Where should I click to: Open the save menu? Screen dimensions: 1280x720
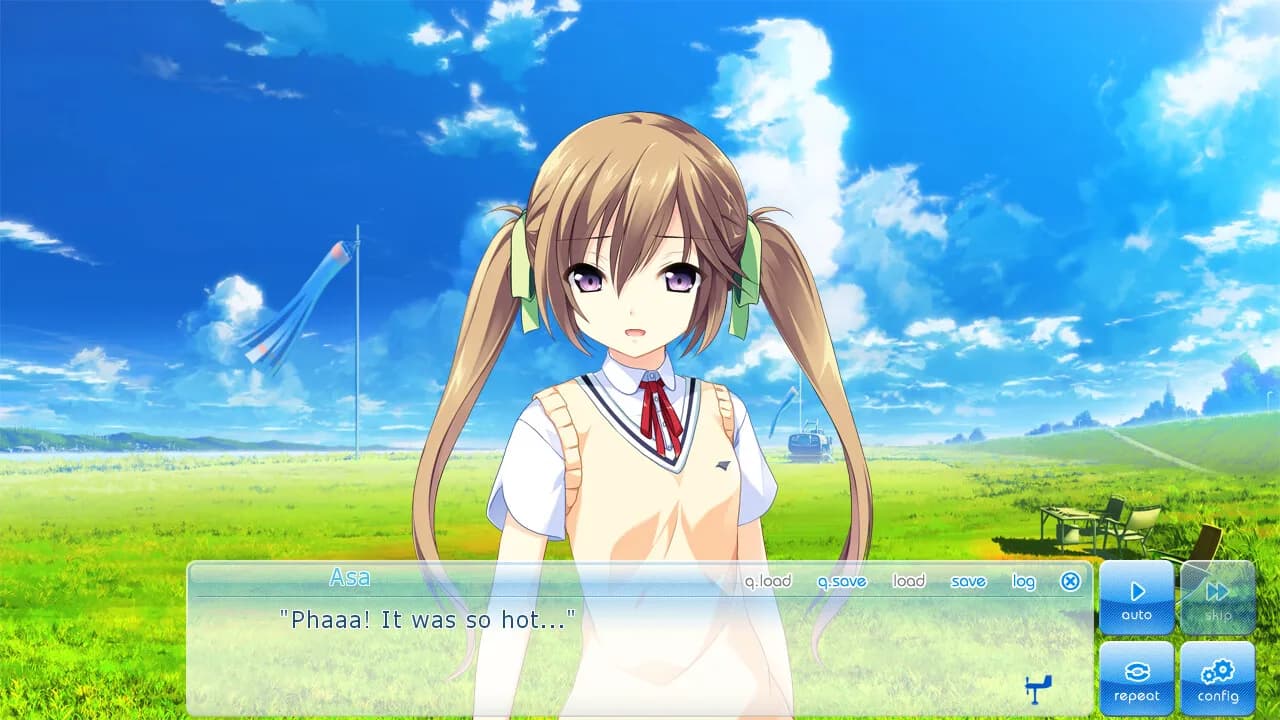coord(968,581)
